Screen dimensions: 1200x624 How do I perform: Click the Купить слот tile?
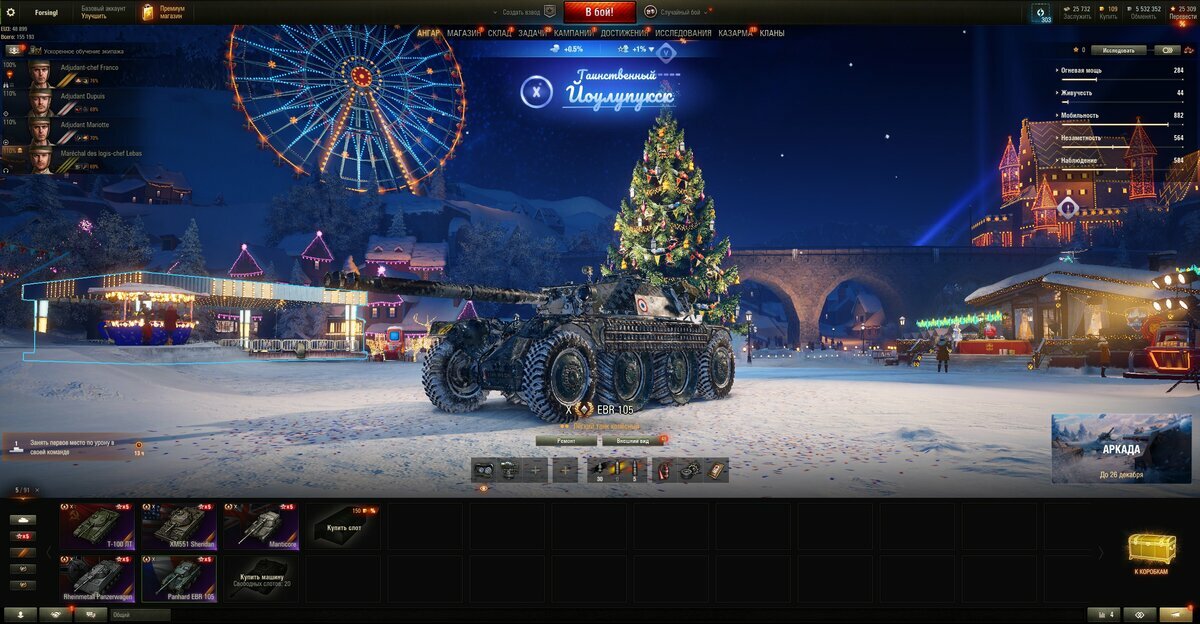342,526
